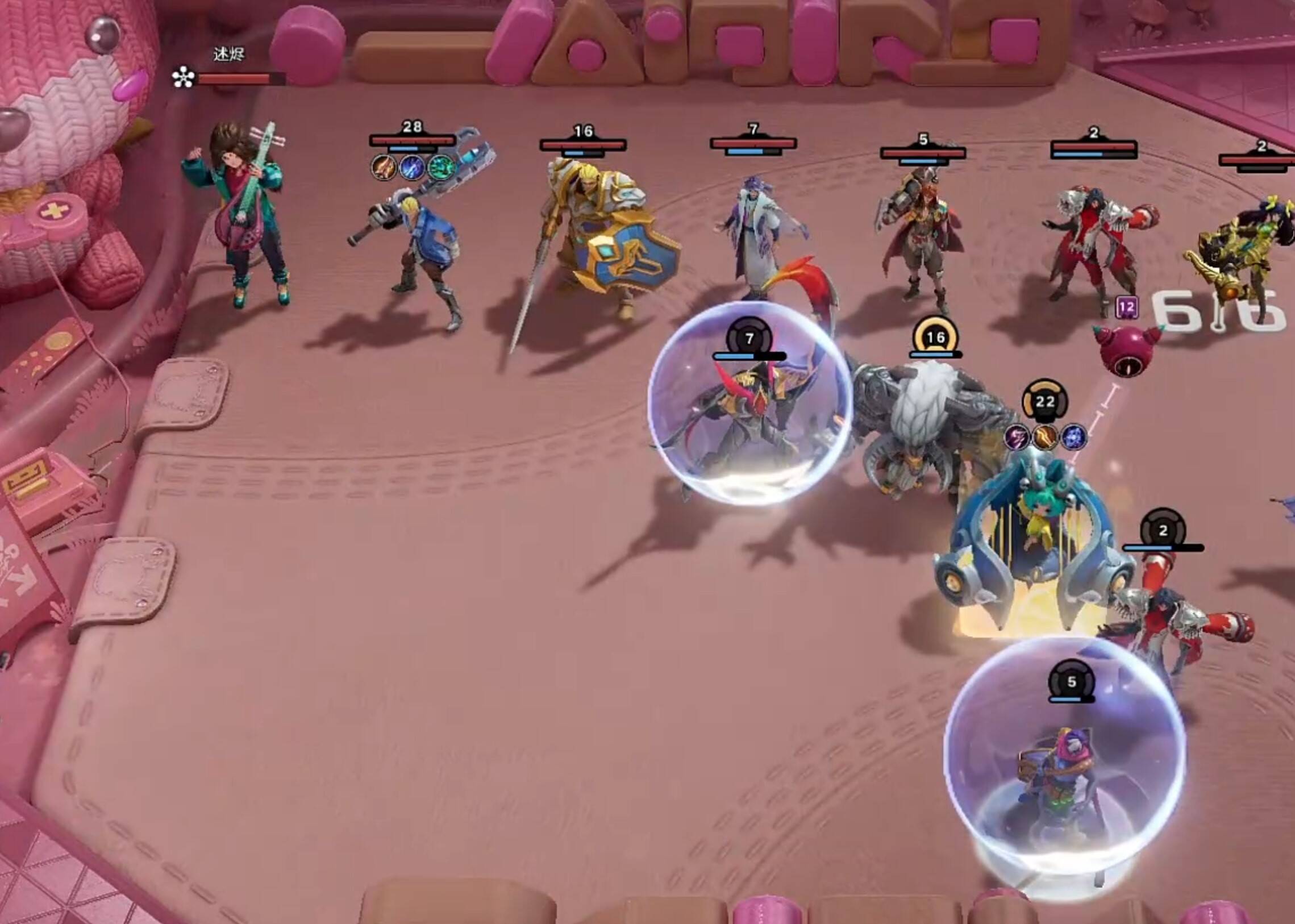Inspect the blue crystal item under badge 22

(1073, 437)
